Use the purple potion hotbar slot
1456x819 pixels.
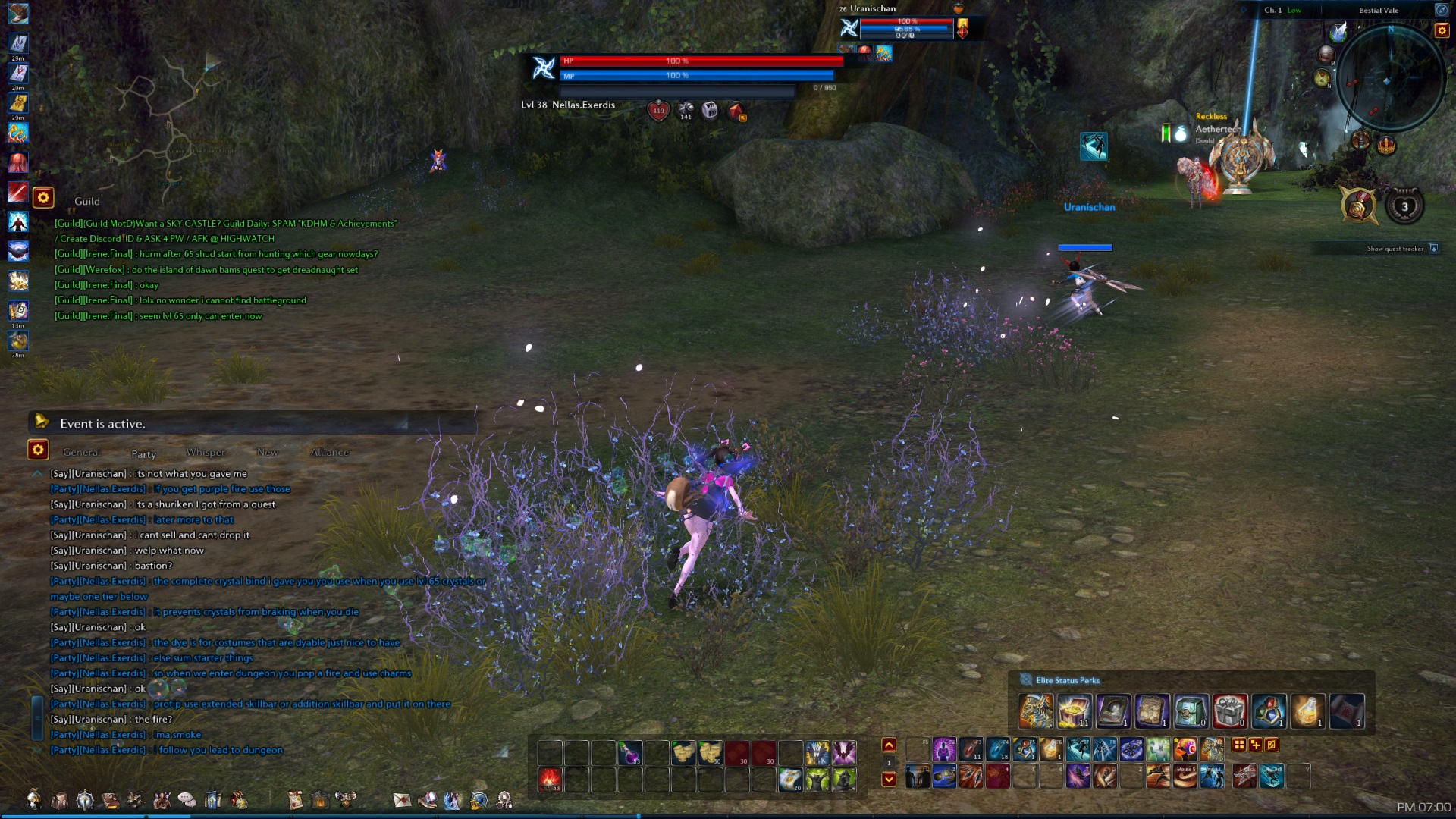pyautogui.click(x=629, y=753)
